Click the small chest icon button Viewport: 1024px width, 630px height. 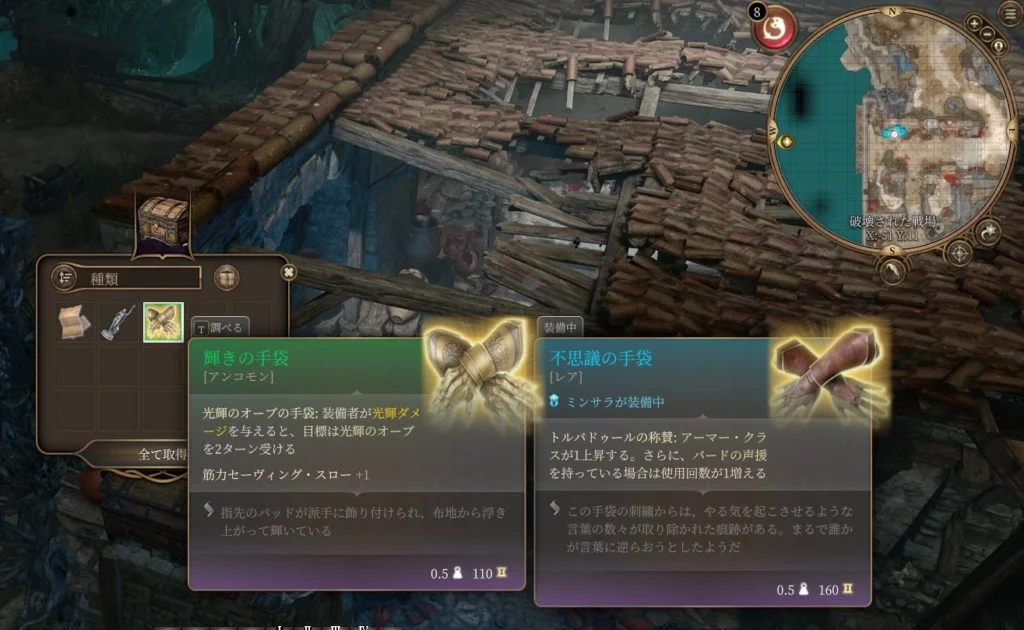pos(227,277)
